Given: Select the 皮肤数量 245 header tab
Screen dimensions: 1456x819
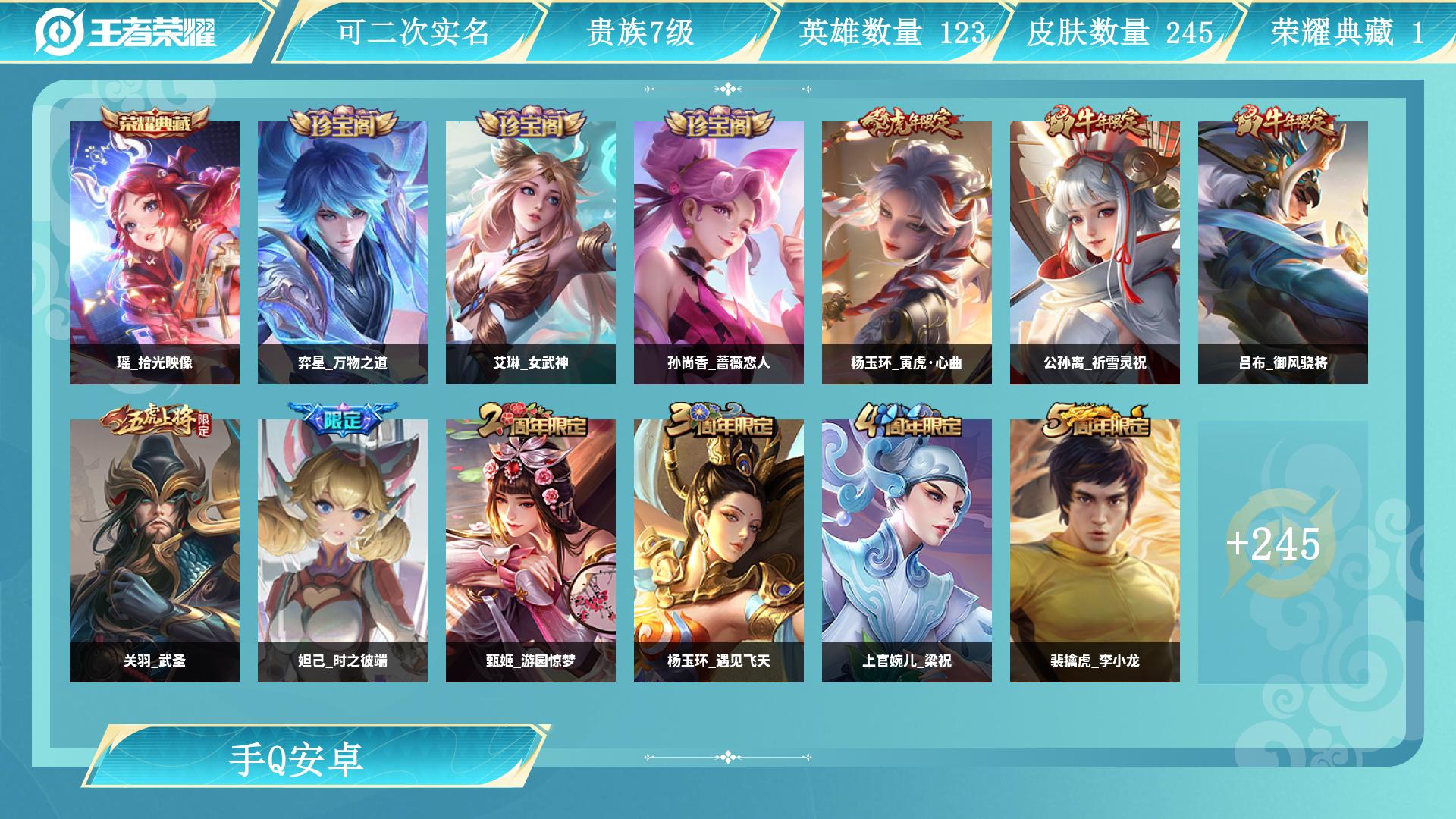Looking at the screenshot, I should (1119, 33).
